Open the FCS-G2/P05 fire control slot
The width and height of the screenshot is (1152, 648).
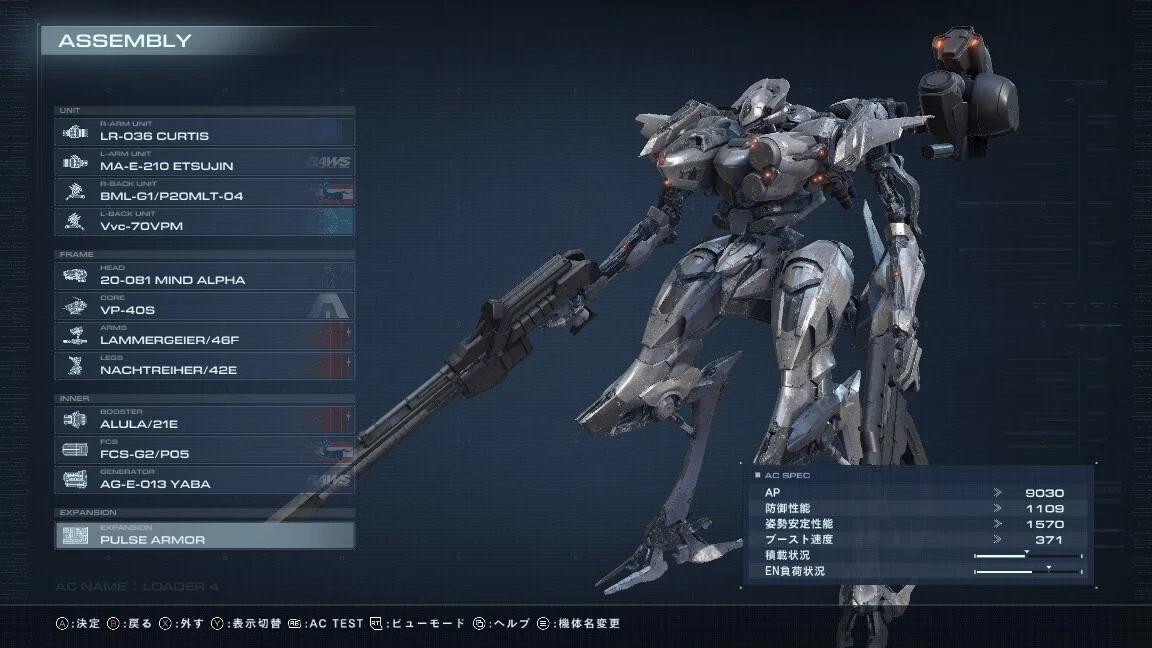coord(205,450)
